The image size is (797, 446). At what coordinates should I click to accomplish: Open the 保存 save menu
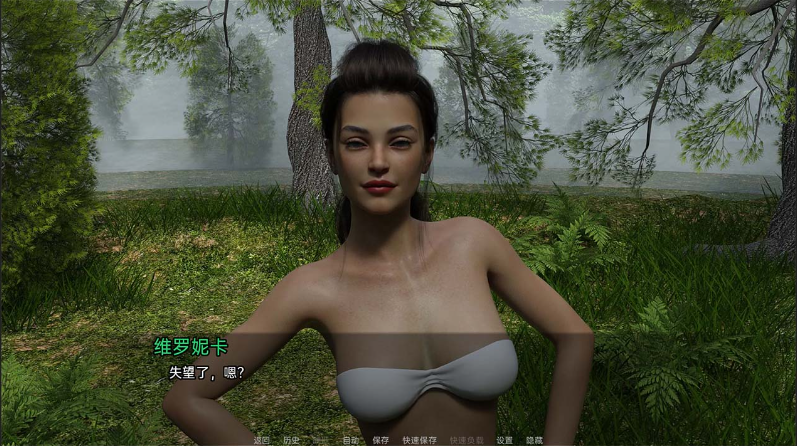click(381, 440)
